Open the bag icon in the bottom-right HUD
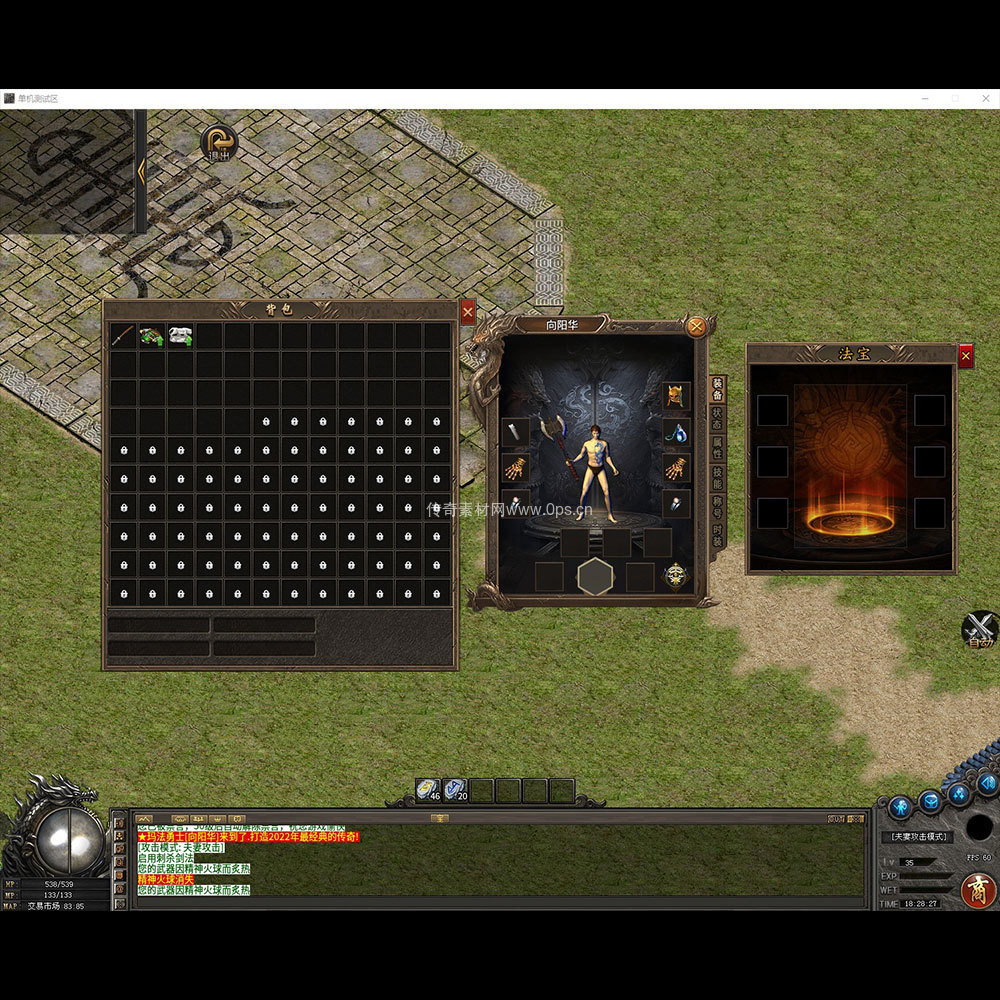Image resolution: width=1000 pixels, height=1000 pixels. pyautogui.click(x=931, y=800)
